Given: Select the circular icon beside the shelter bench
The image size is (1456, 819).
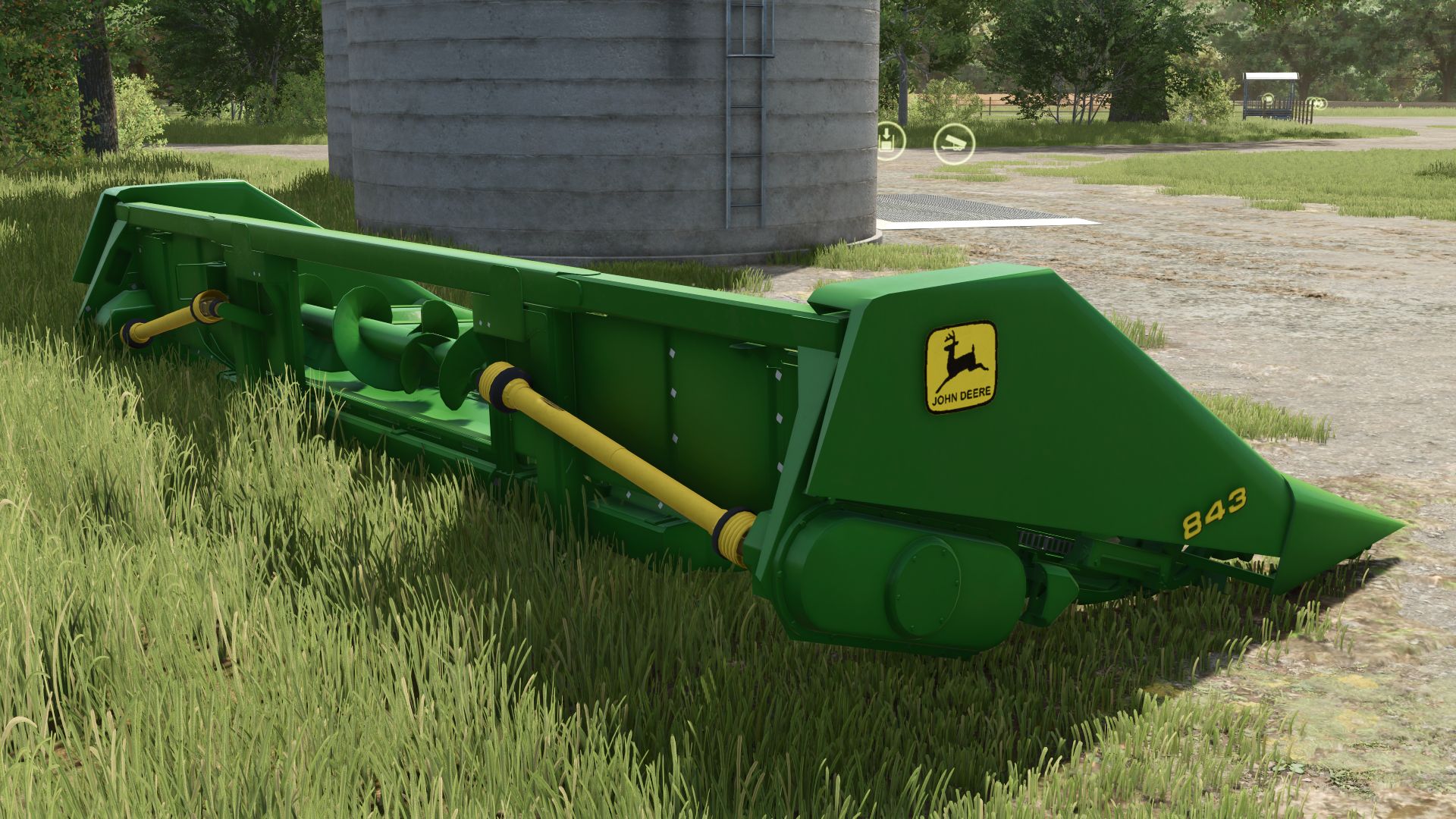Looking at the screenshot, I should pos(1269,100).
